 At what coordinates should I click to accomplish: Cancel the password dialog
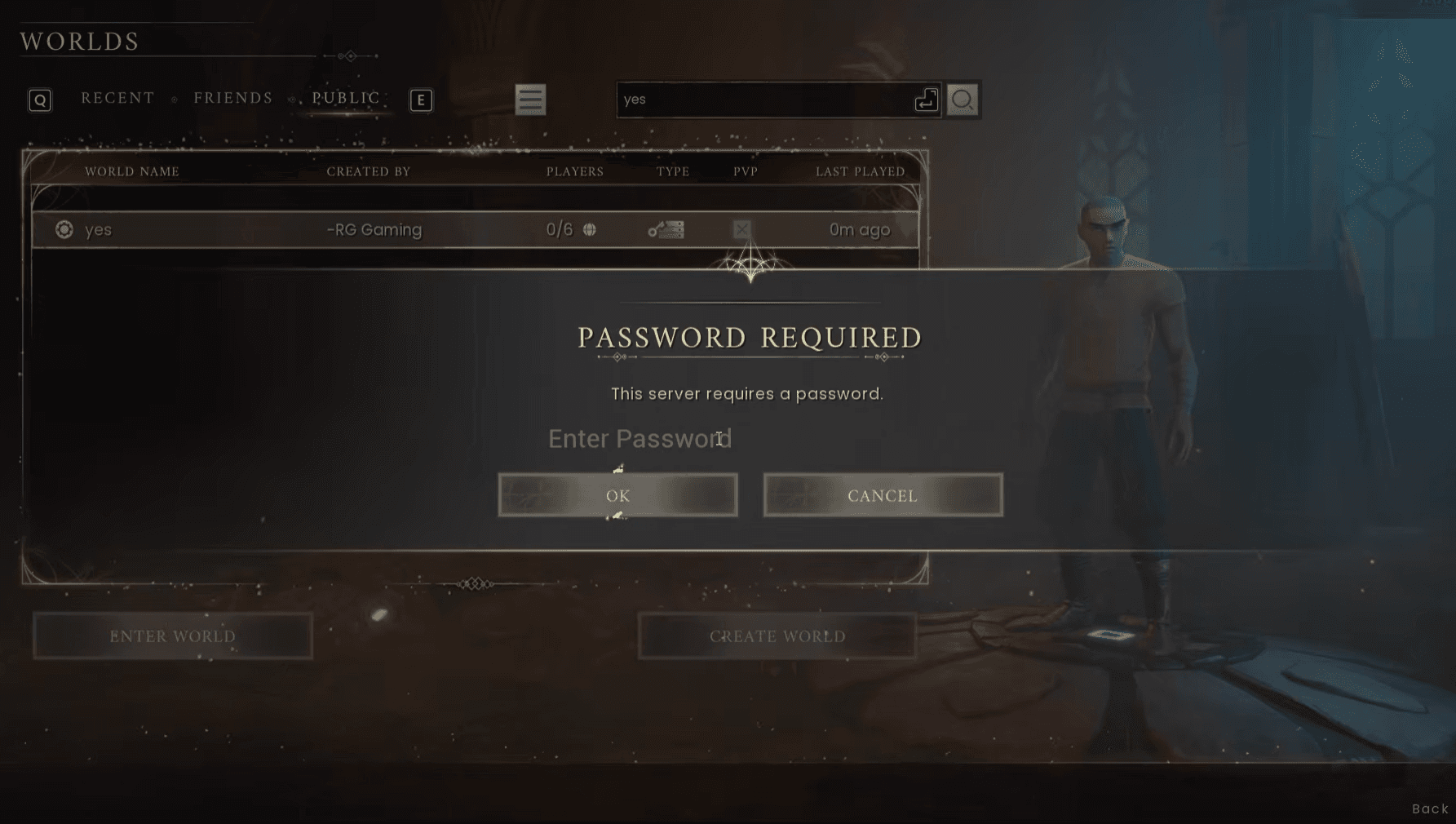[x=883, y=495]
